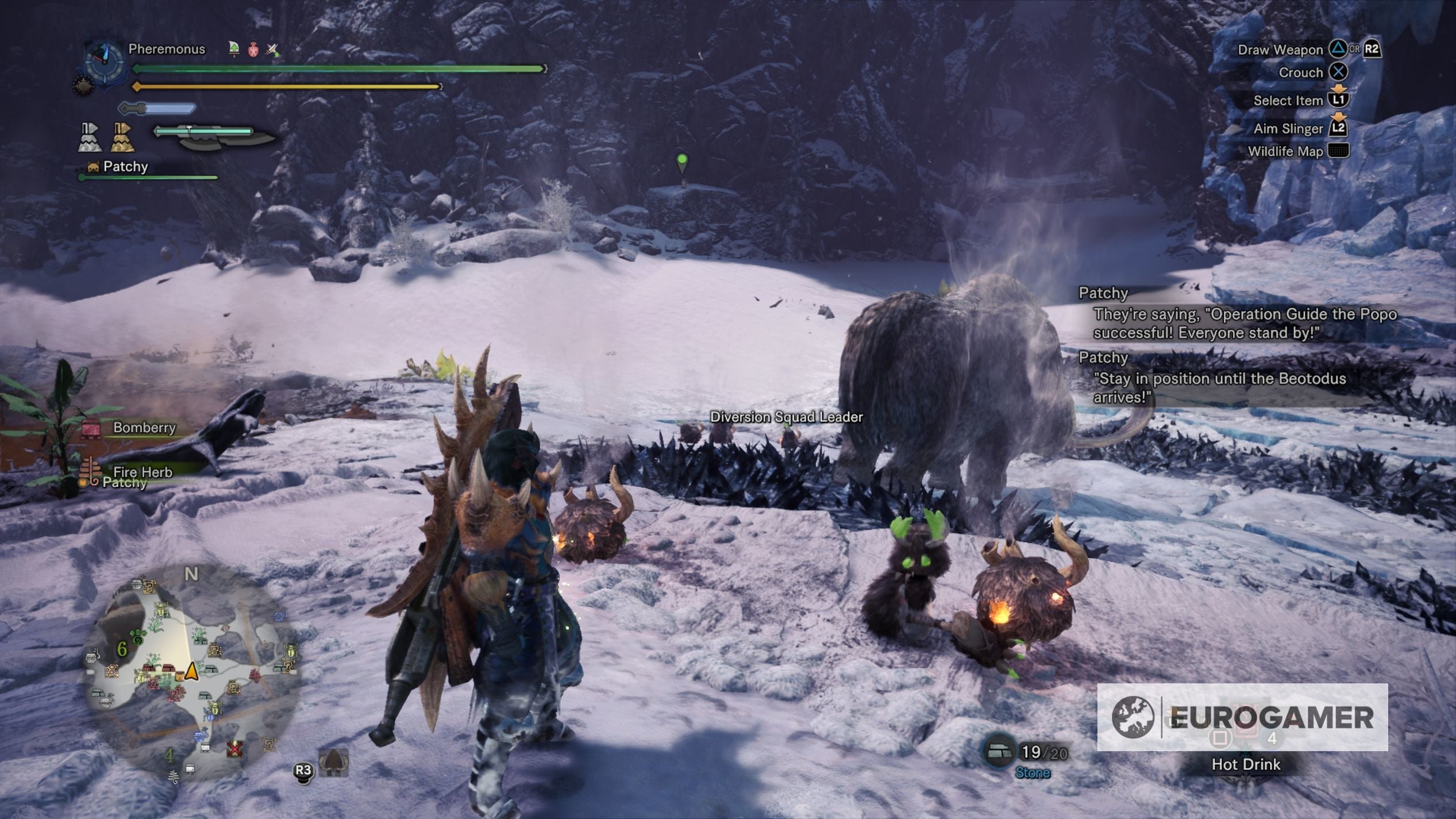Viewport: 1456px width, 819px height.
Task: Click the Bomberry gathering icon
Action: (x=90, y=429)
